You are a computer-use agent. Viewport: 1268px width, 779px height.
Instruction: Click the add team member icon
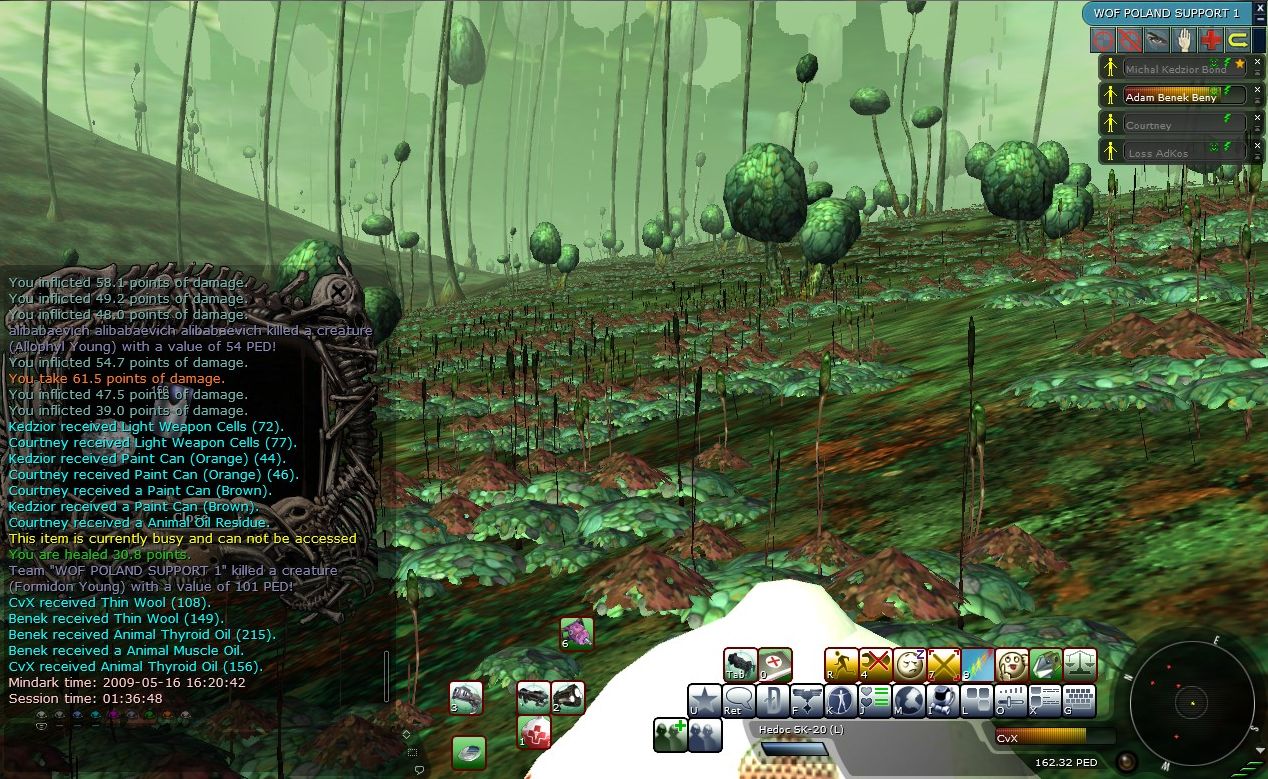(669, 734)
